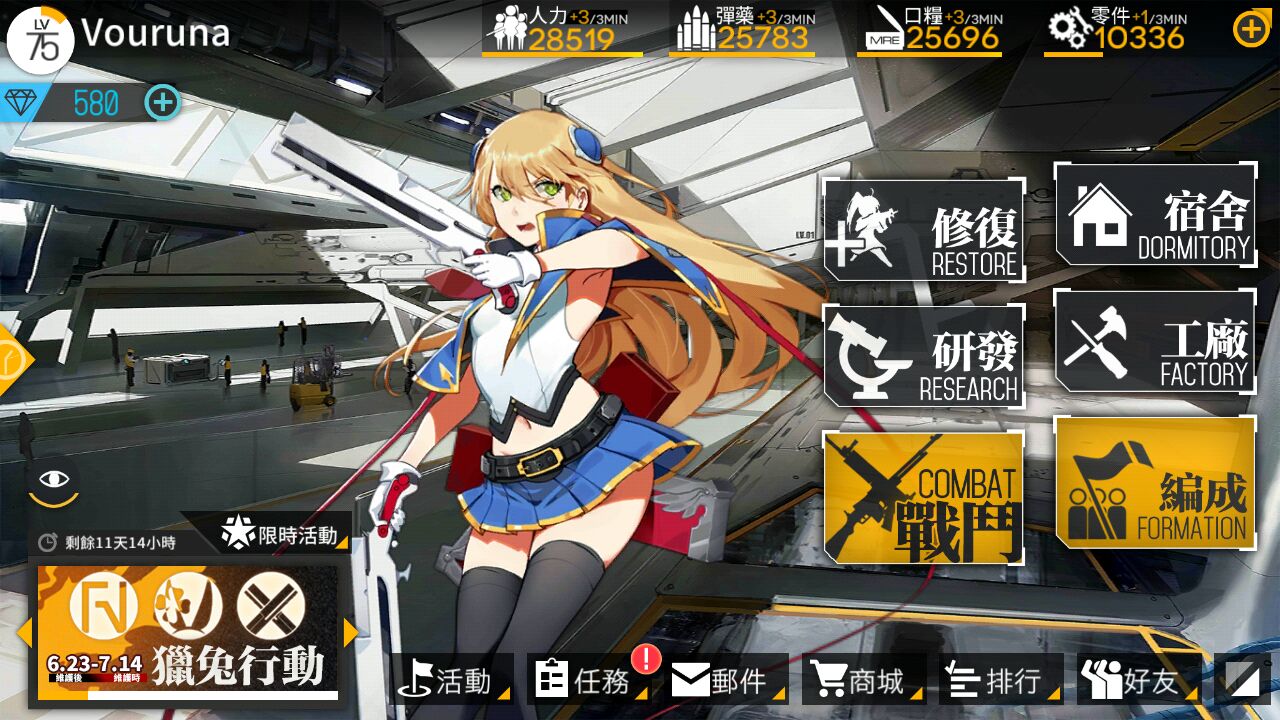This screenshot has height=720, width=1280.
Task: Open the commander profile level badge
Action: click(40, 40)
